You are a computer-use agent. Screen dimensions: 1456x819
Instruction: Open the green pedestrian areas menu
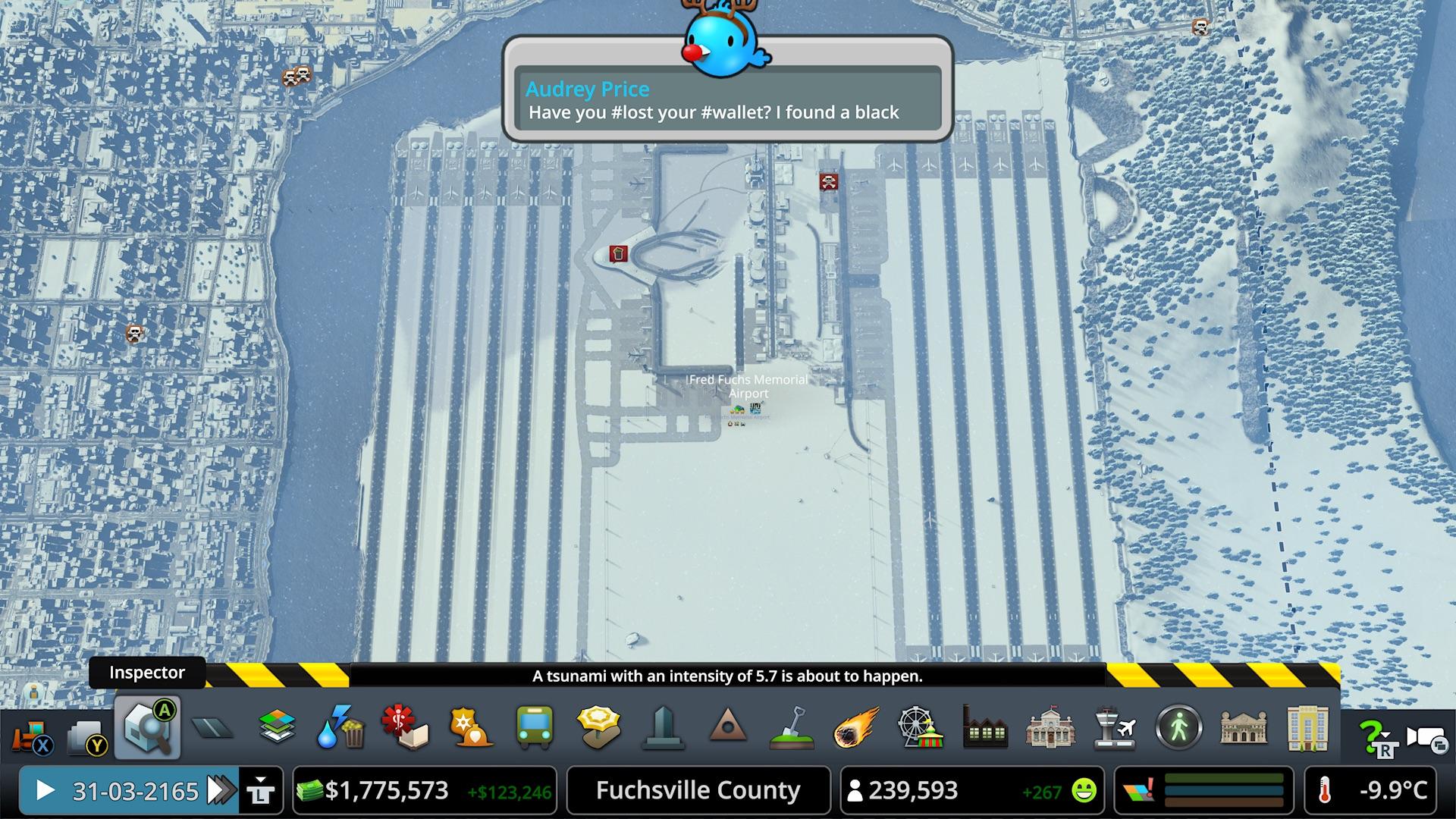[1179, 729]
